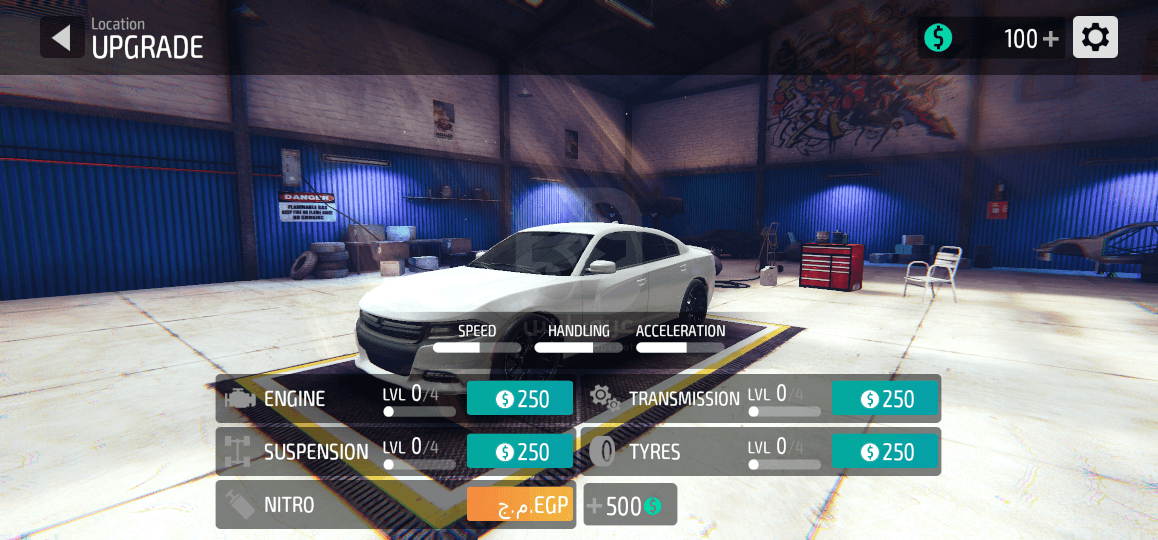
Task: Get the +500 cash bonus
Action: pyautogui.click(x=631, y=505)
